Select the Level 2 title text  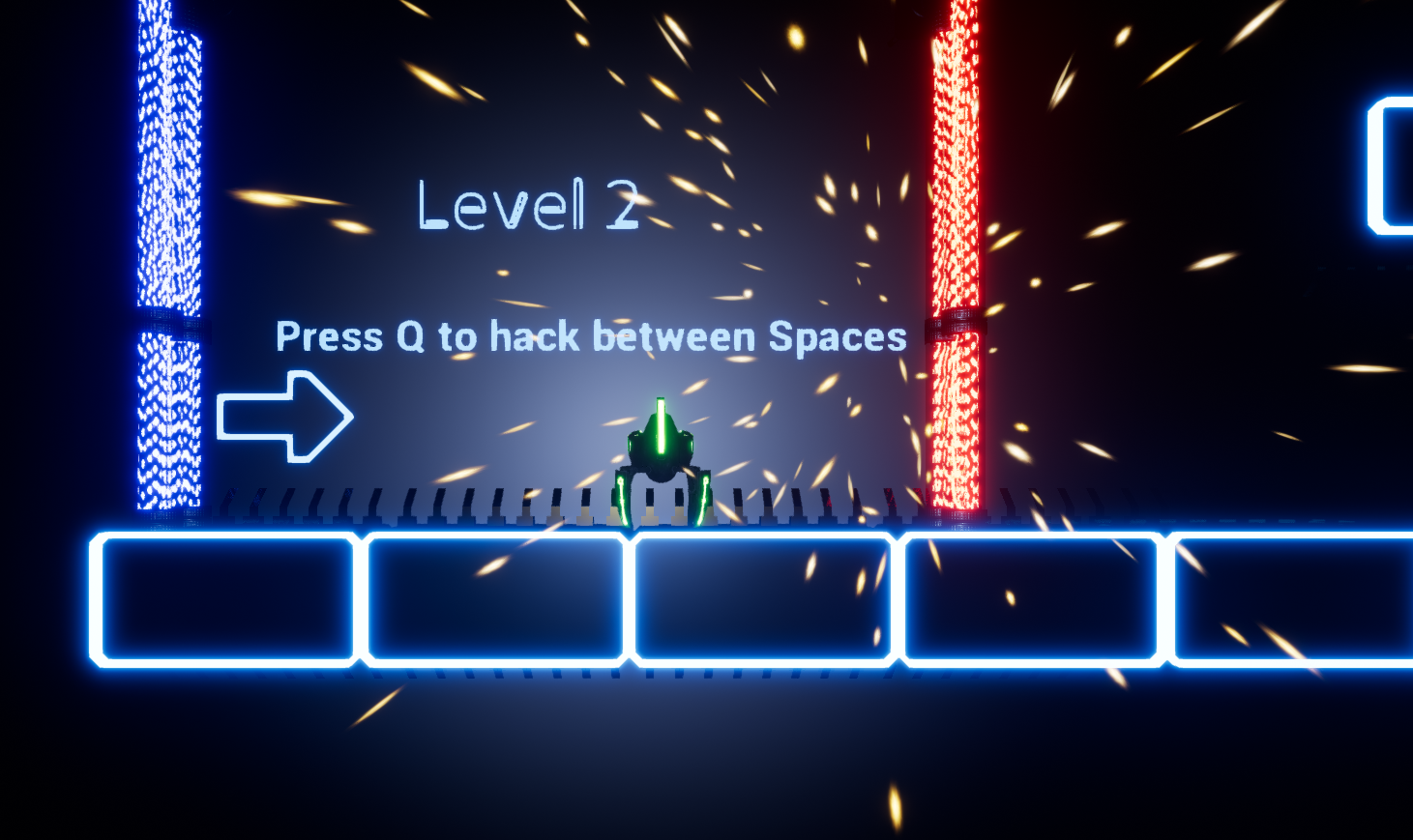(x=528, y=206)
